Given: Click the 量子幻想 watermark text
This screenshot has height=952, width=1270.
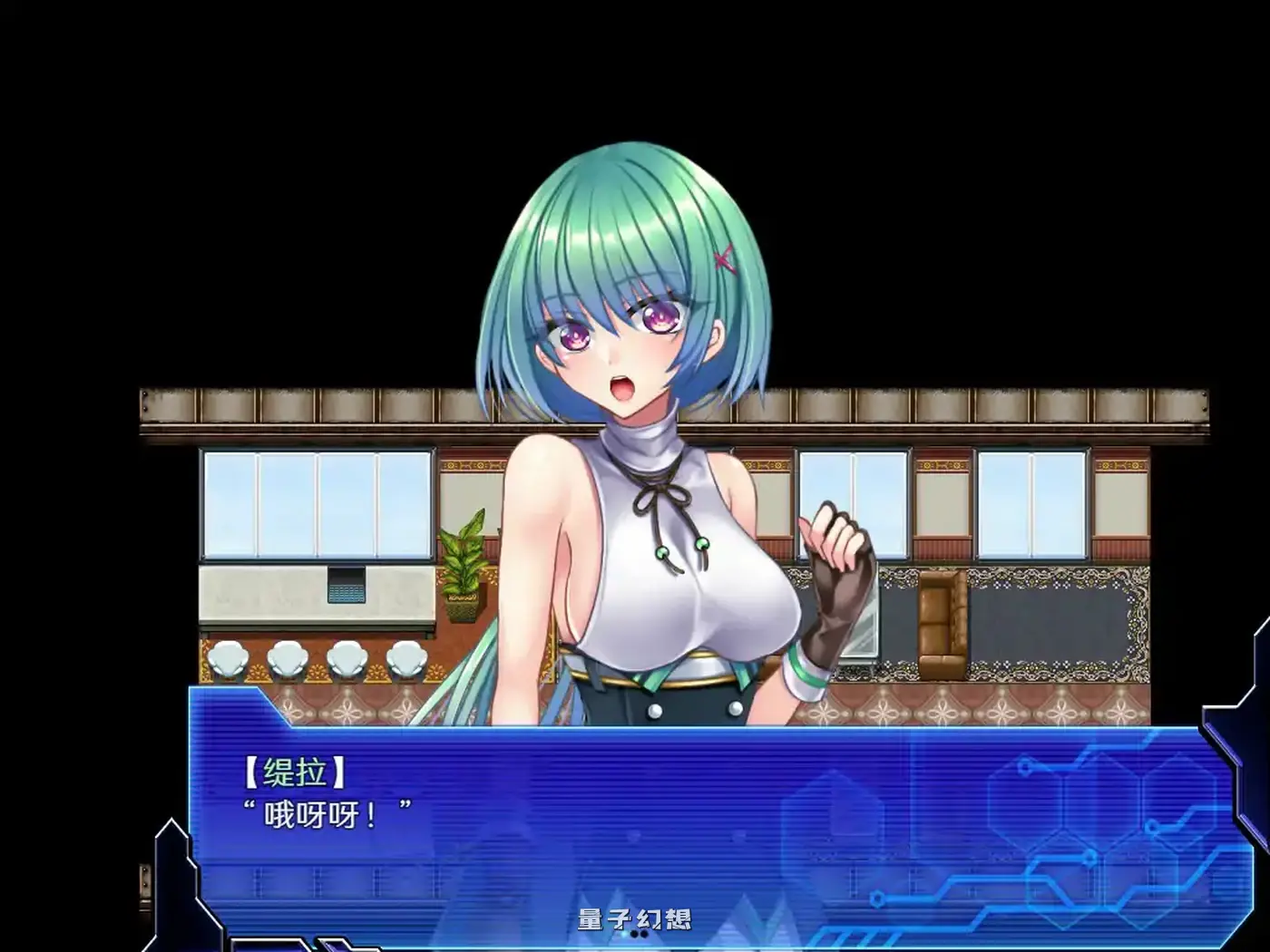Looking at the screenshot, I should 635,918.
